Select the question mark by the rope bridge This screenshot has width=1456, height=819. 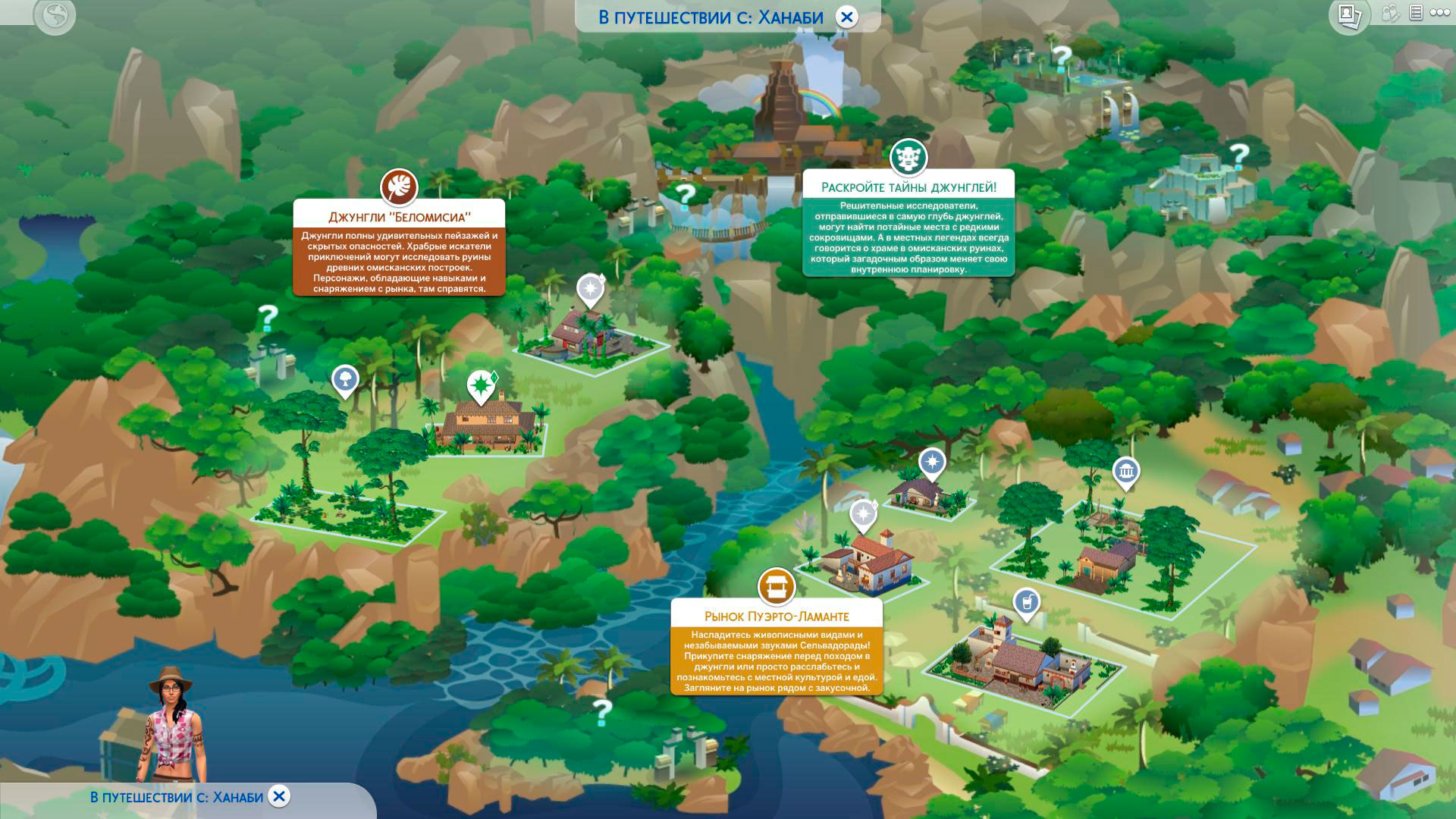685,194
